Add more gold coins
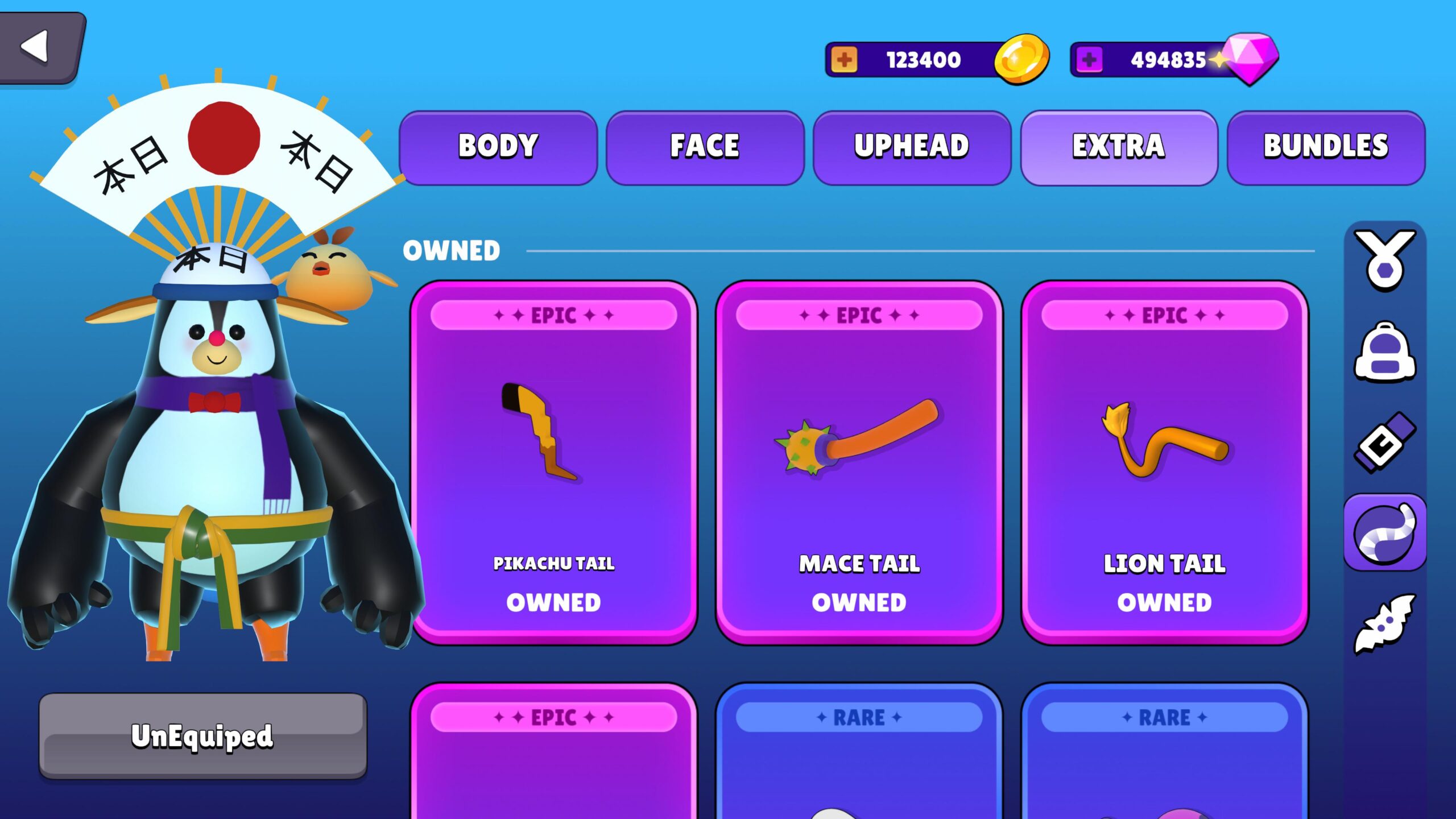 click(x=844, y=60)
